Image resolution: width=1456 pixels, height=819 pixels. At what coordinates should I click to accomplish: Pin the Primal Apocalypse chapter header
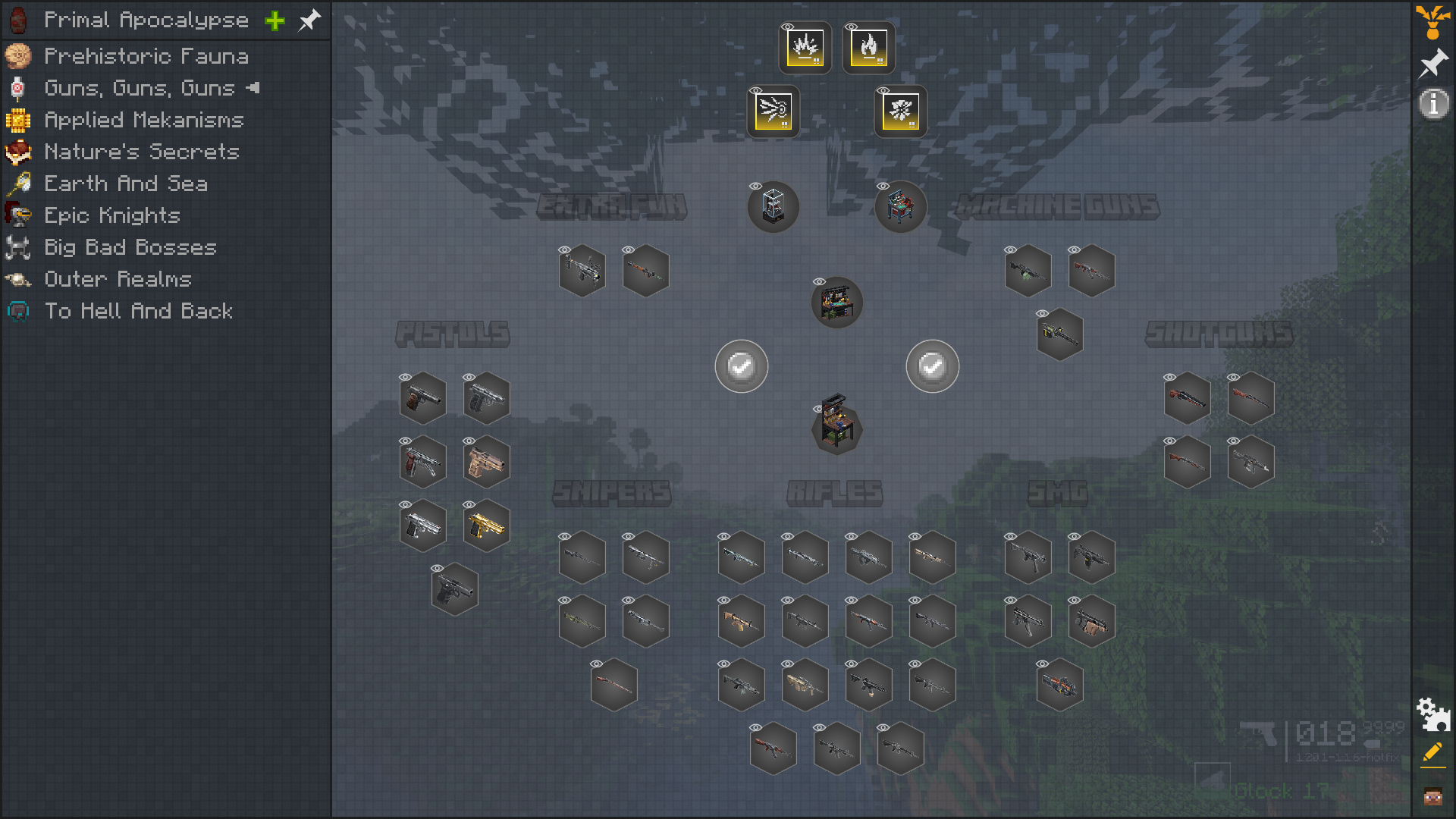click(x=309, y=20)
